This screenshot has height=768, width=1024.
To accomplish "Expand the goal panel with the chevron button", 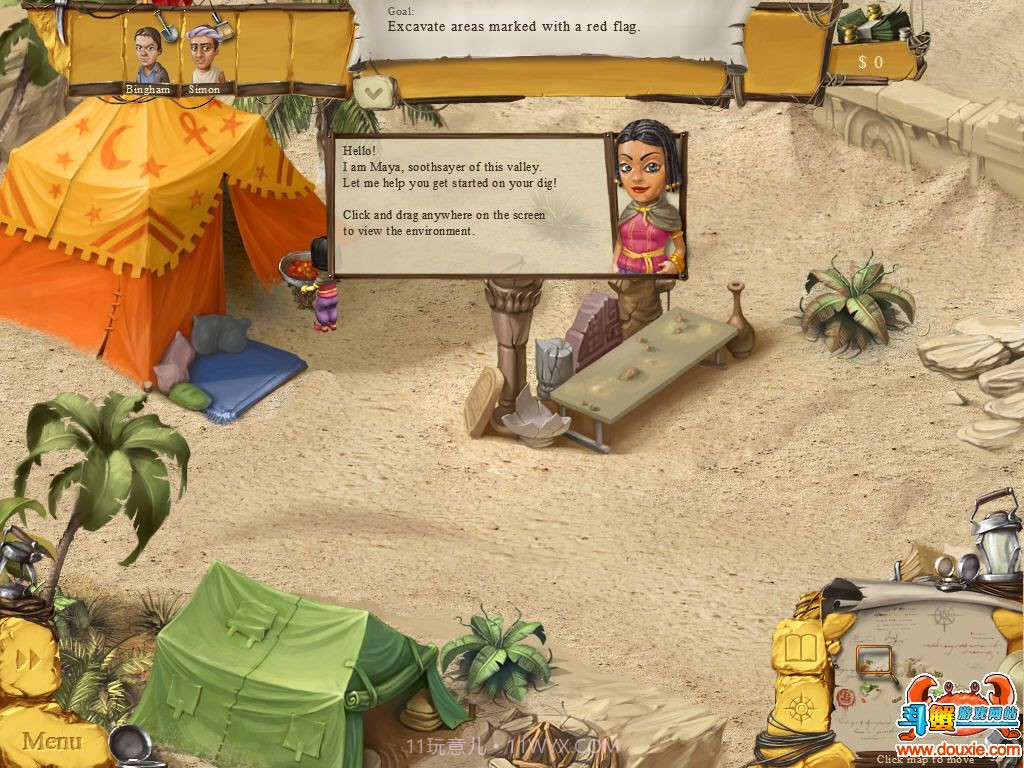I will (373, 93).
